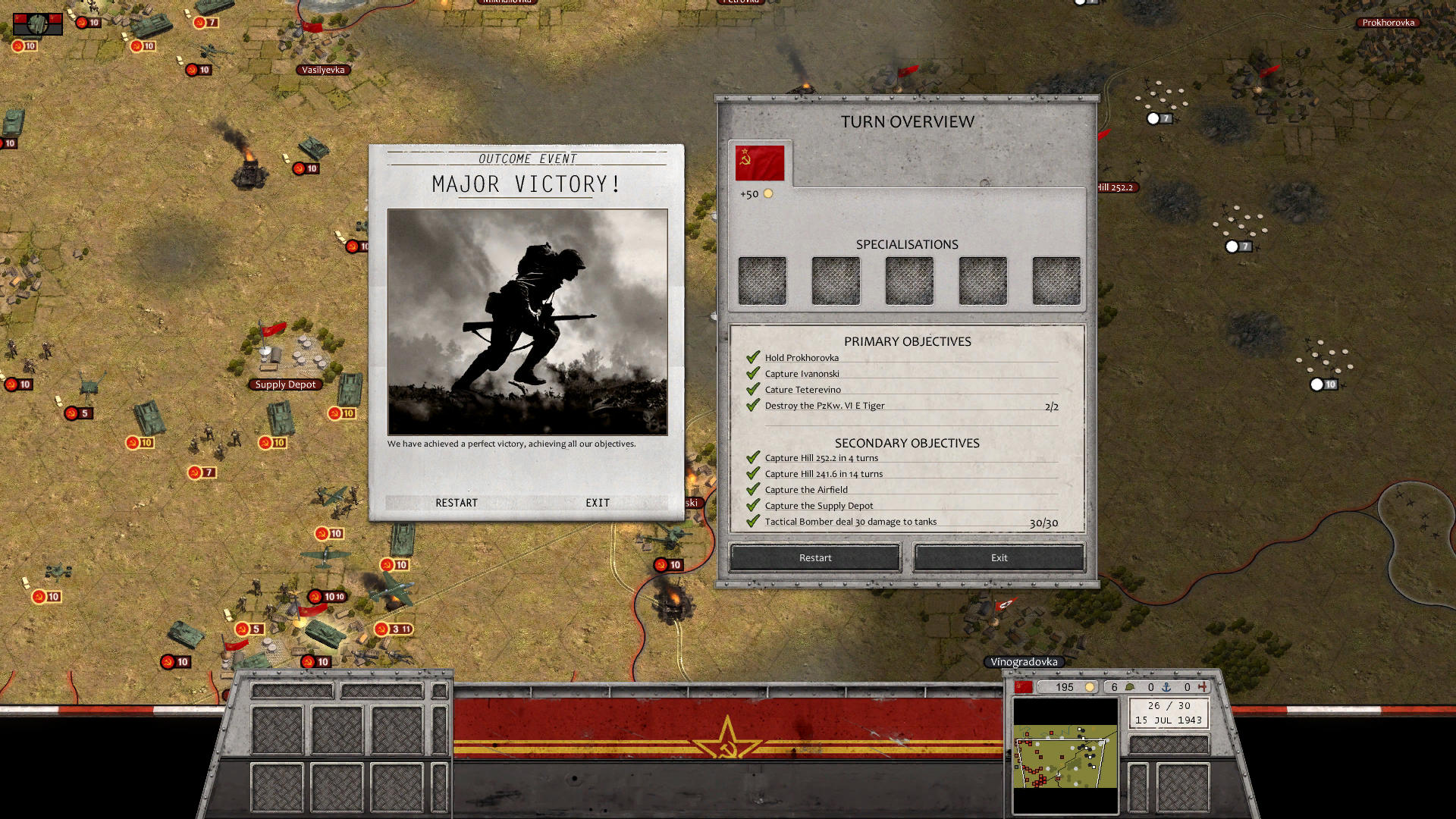Click the turn counter showing 26 / 30
1456x819 pixels.
[x=1168, y=706]
